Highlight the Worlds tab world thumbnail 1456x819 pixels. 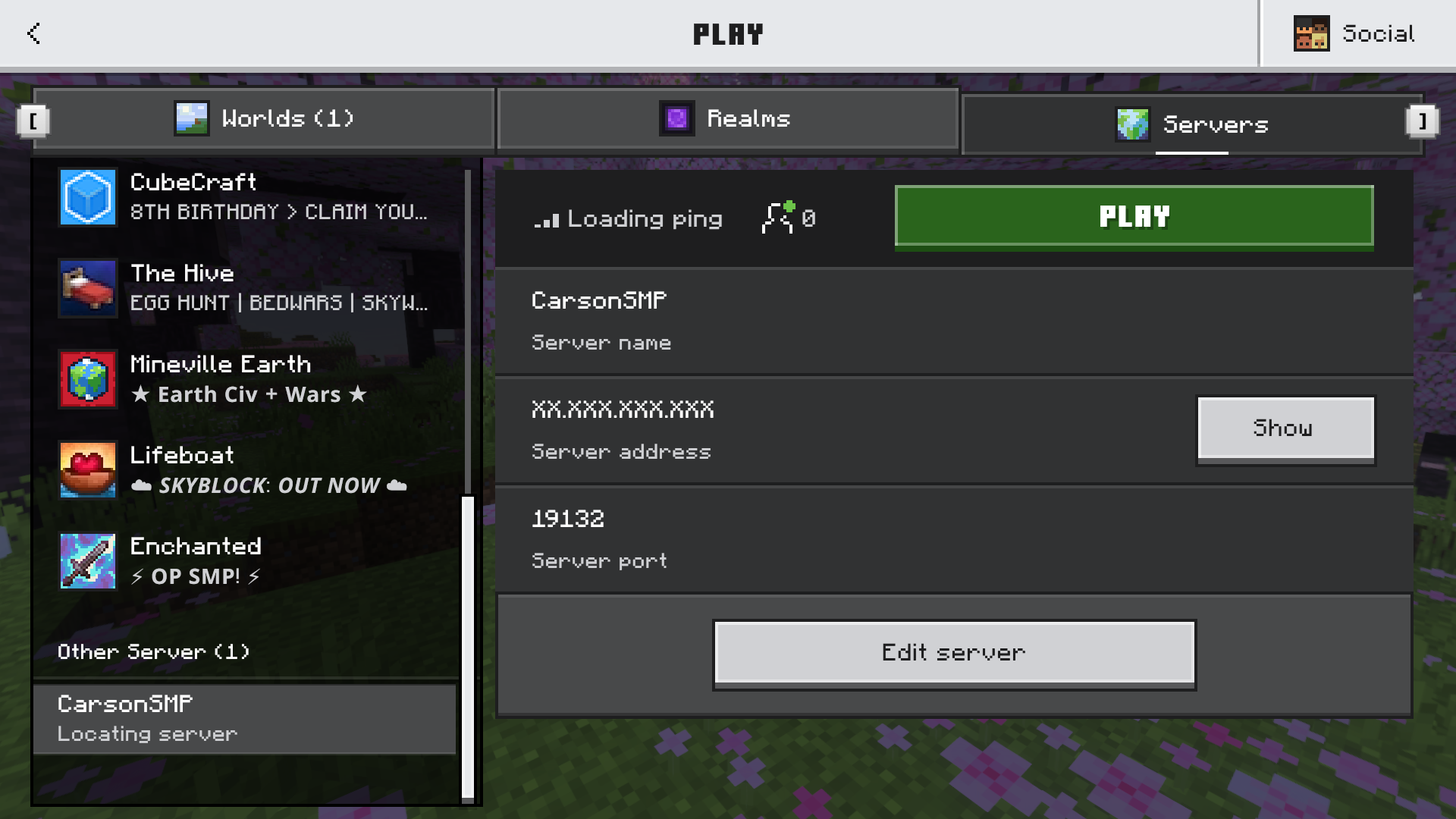[x=193, y=118]
